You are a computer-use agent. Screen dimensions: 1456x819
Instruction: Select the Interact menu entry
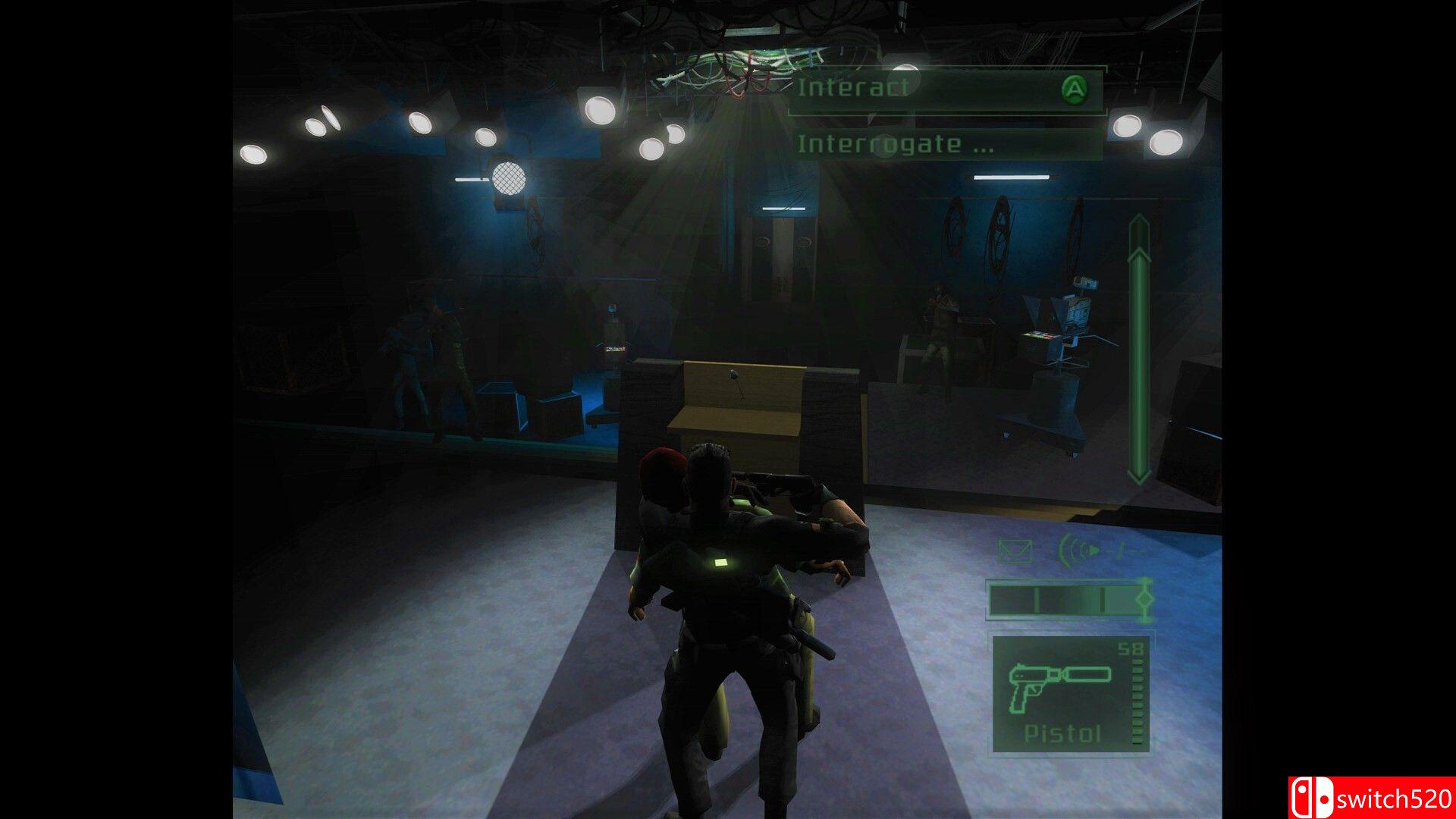pyautogui.click(x=853, y=88)
